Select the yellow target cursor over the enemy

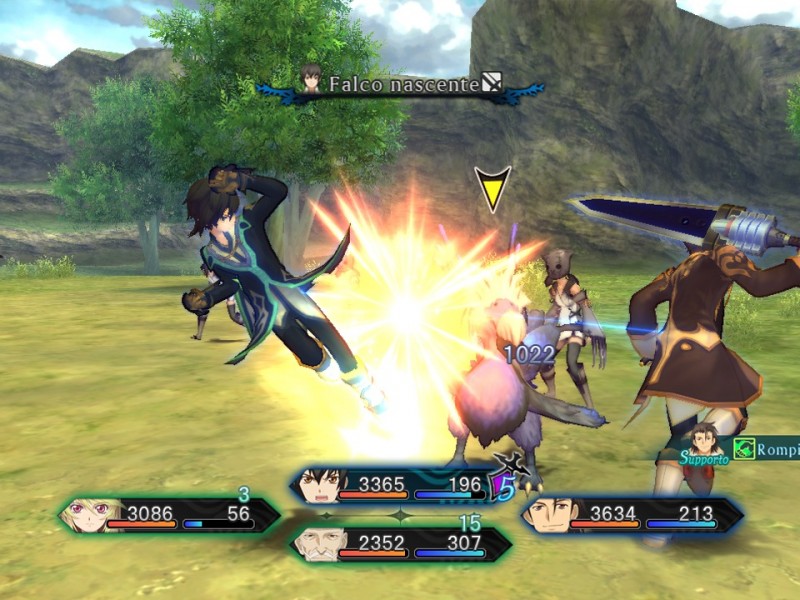pos(492,187)
